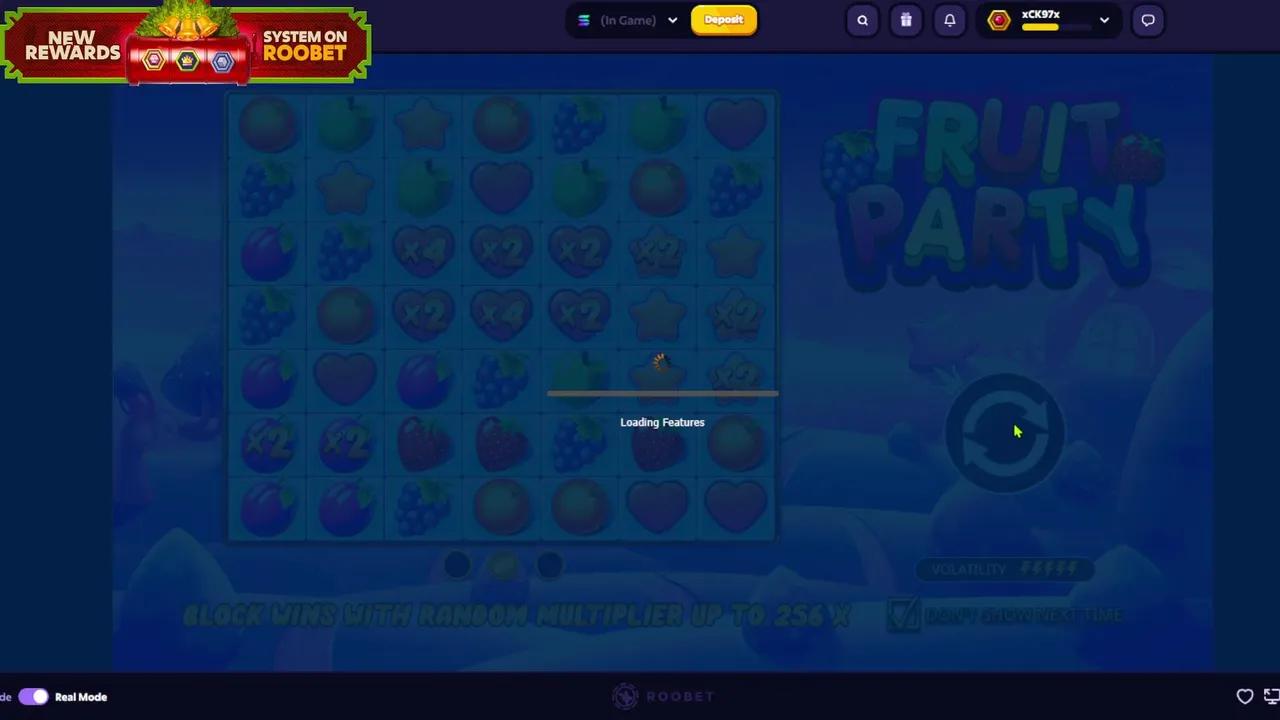Click the Roobet logo in the footer

[x=662, y=696]
